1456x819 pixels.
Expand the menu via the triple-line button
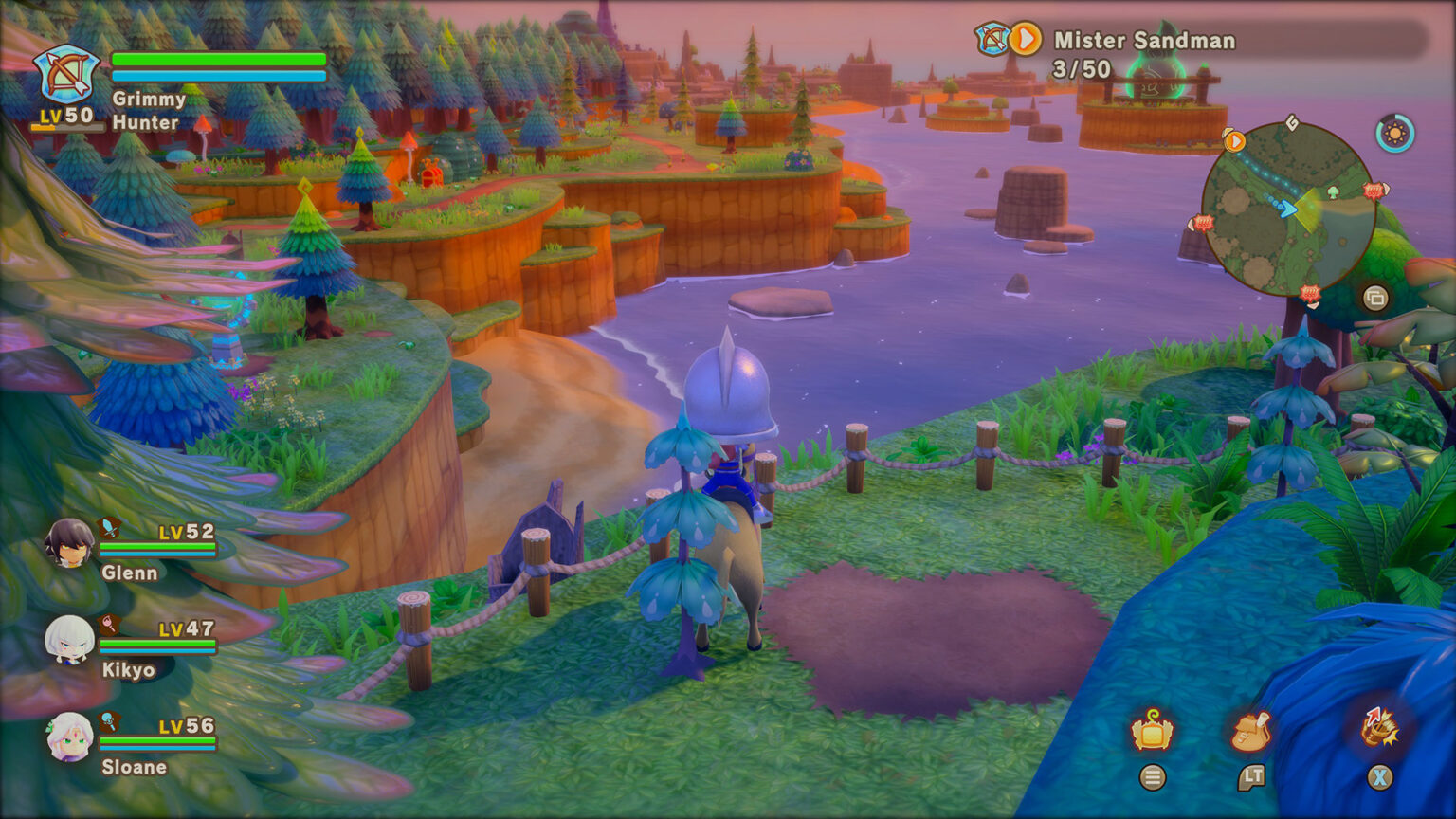pos(1153,777)
